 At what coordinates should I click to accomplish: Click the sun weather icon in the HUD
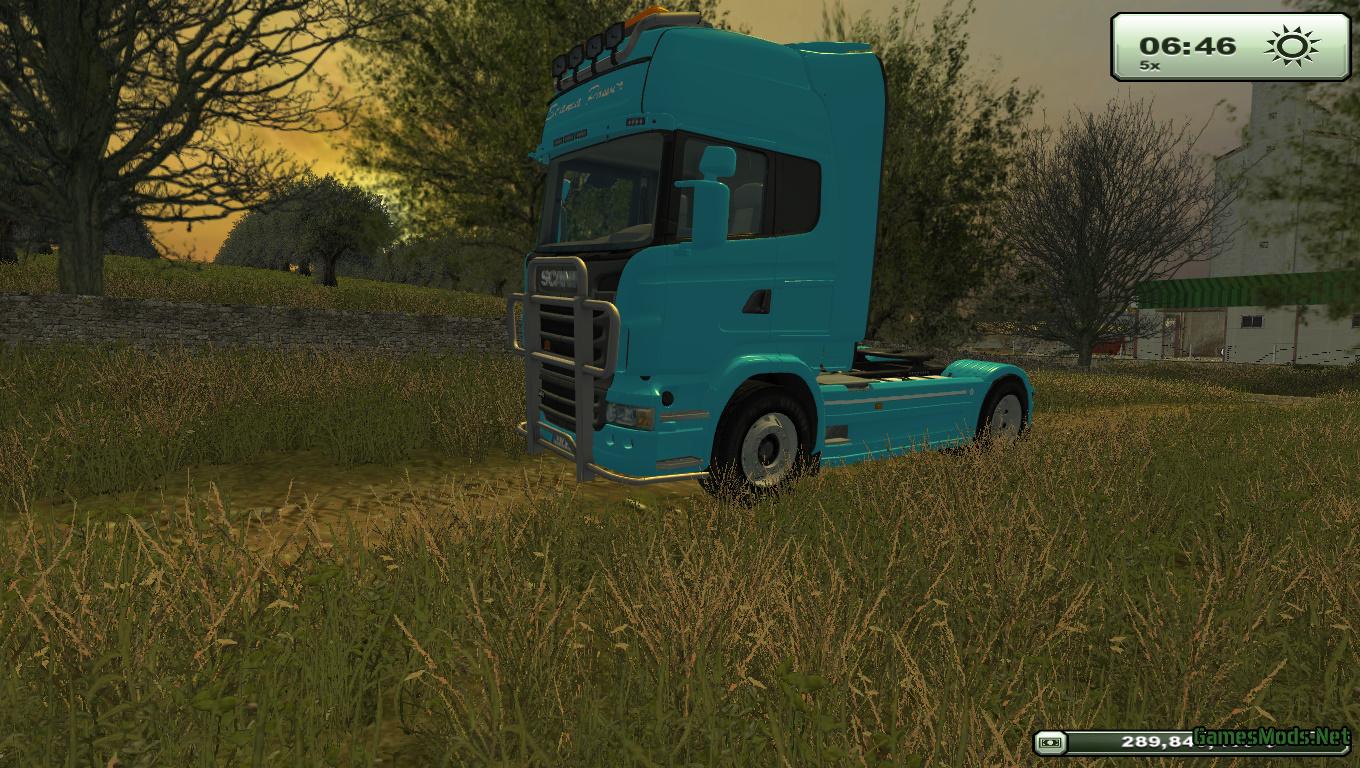pos(1289,45)
